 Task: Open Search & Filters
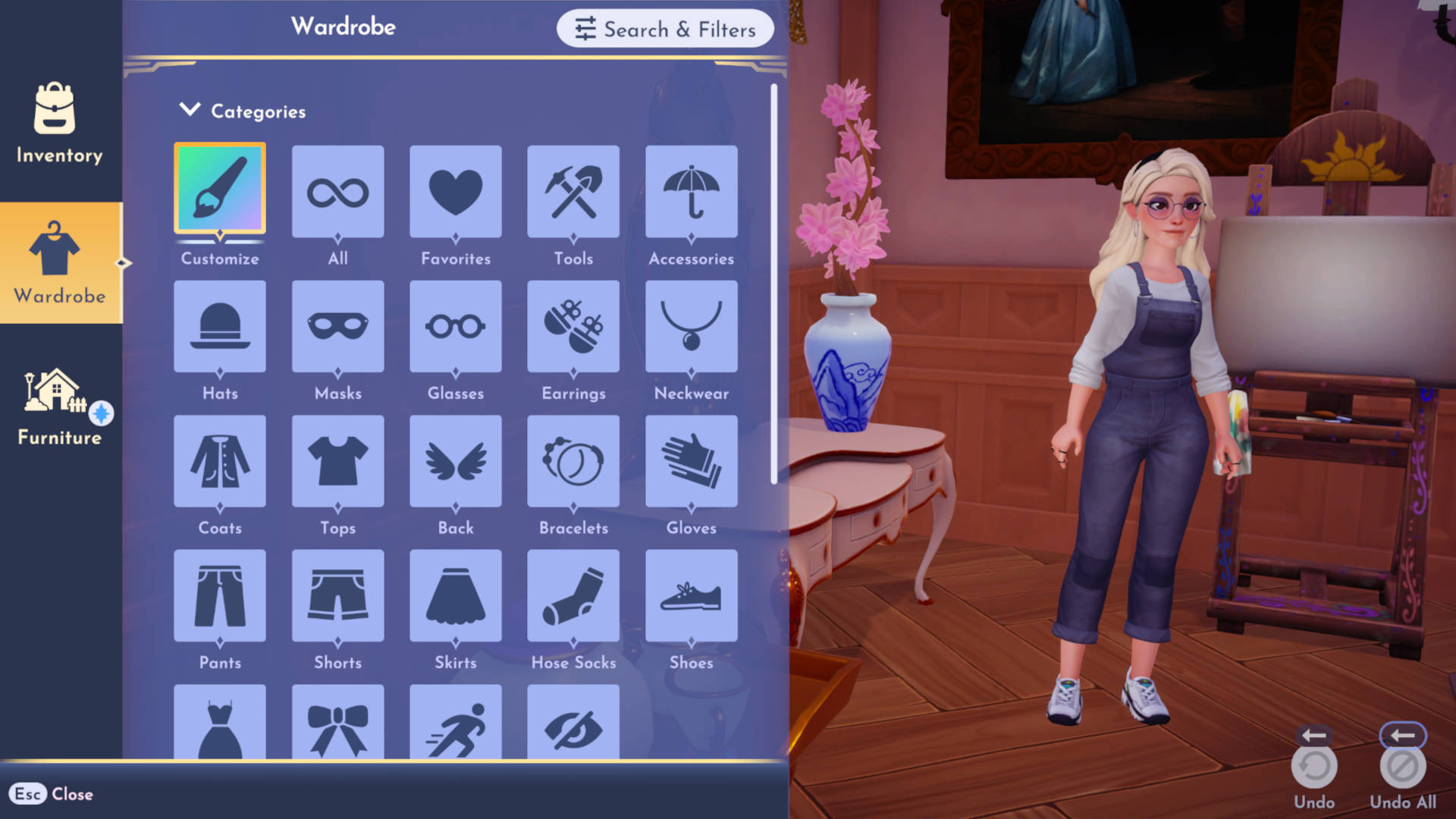pos(664,29)
